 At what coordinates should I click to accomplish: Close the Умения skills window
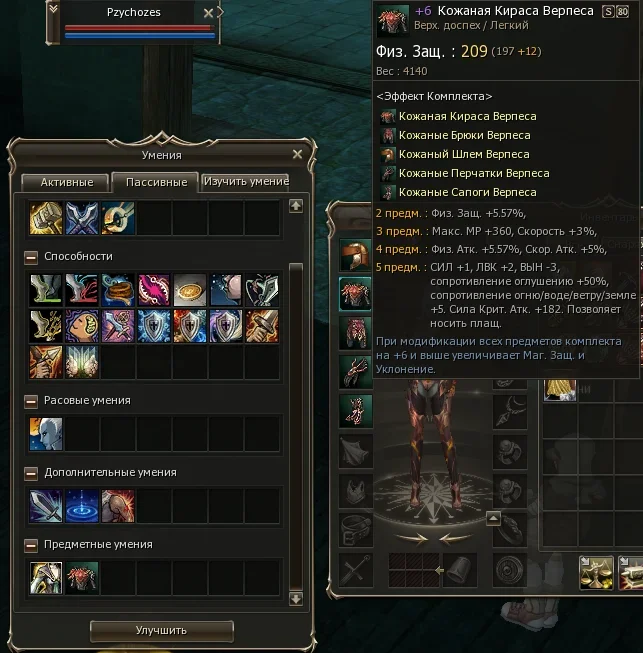pos(297,154)
